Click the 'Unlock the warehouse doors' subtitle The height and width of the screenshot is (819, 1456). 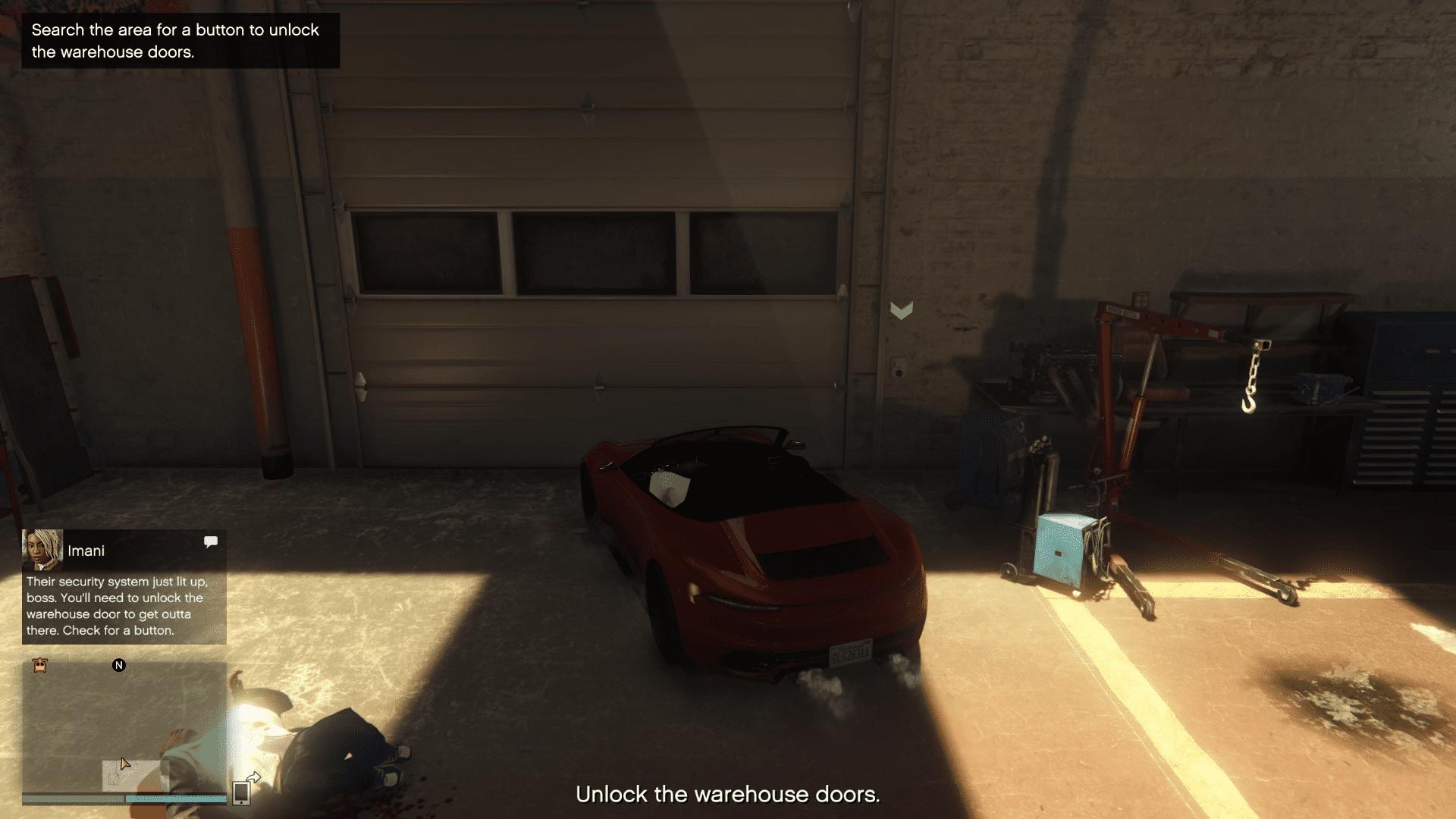coord(728,794)
